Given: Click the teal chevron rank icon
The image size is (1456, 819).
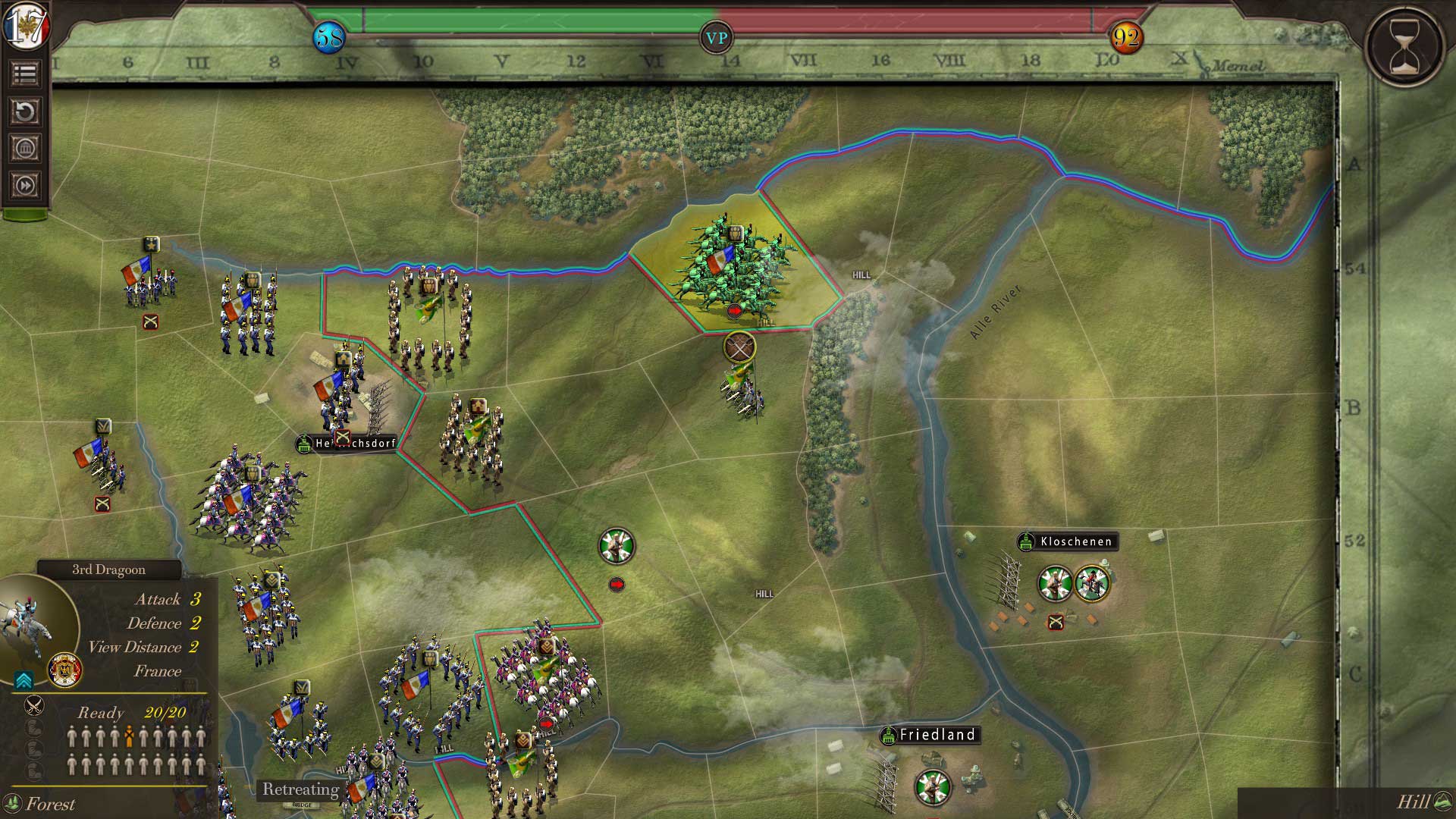Looking at the screenshot, I should pos(24,679).
